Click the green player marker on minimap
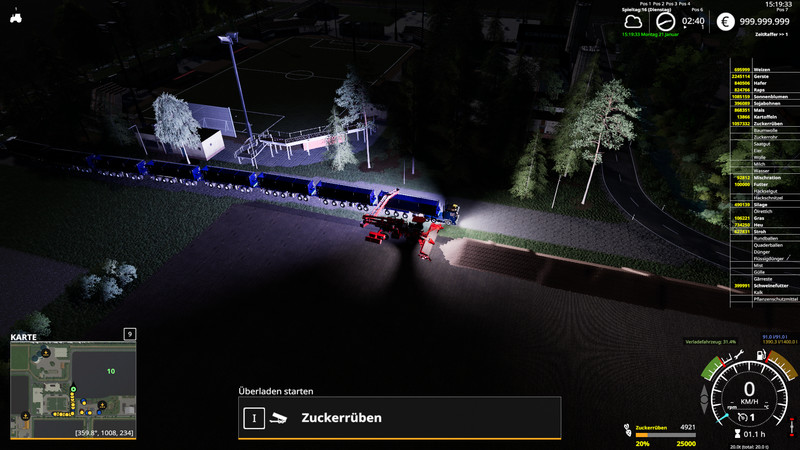 (73, 388)
